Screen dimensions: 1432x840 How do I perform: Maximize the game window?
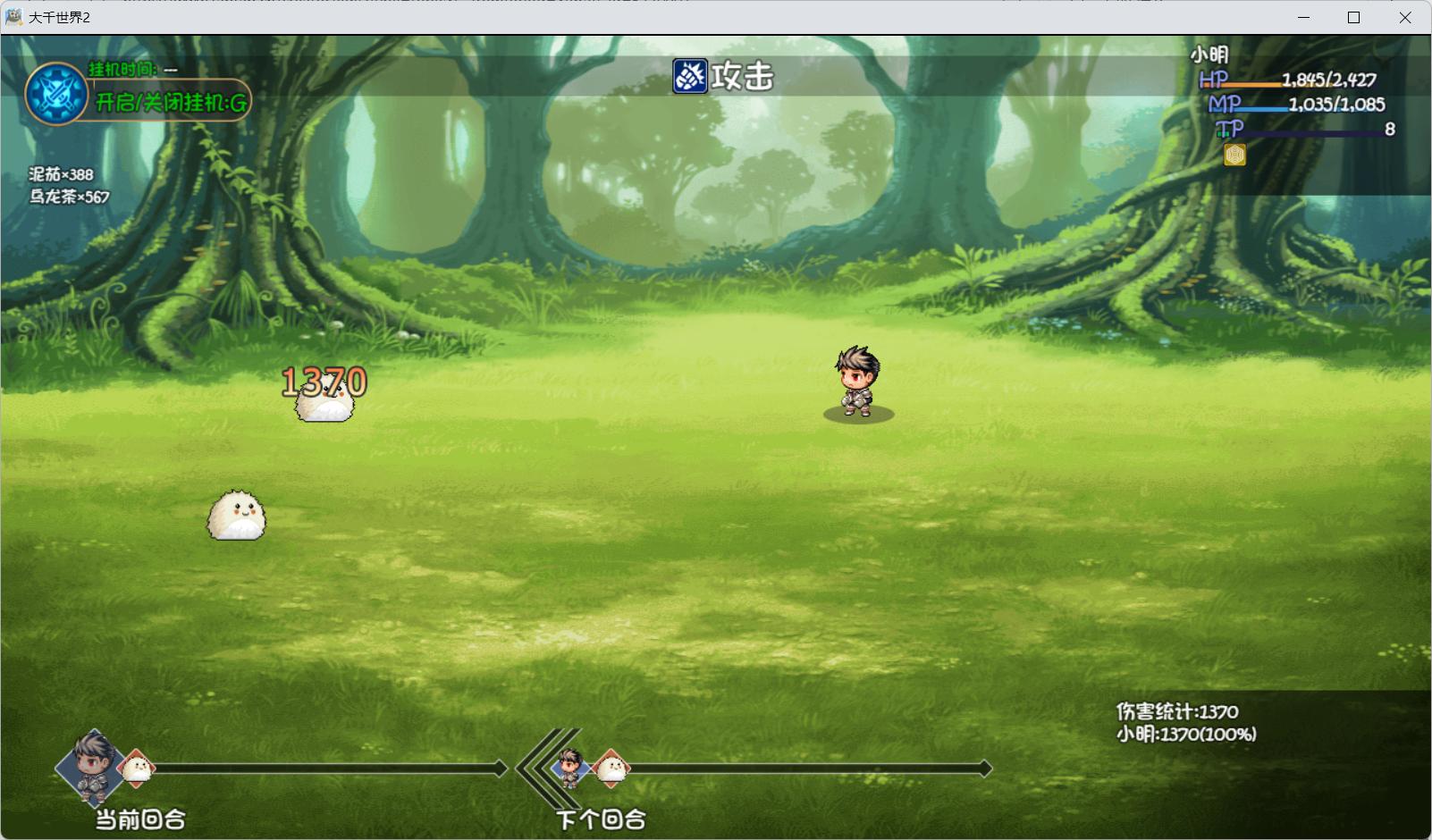coord(1353,18)
